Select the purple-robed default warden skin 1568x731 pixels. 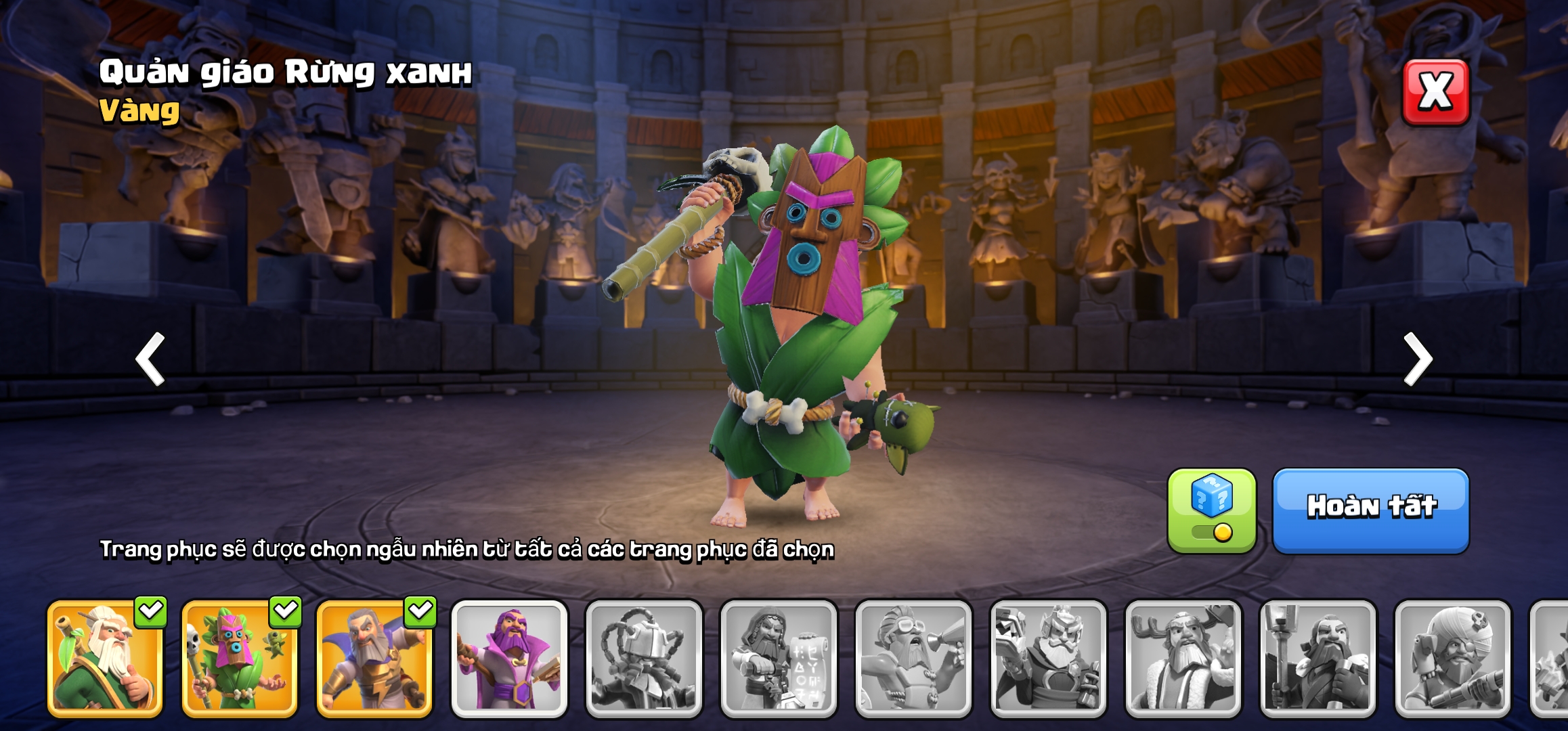(509, 658)
